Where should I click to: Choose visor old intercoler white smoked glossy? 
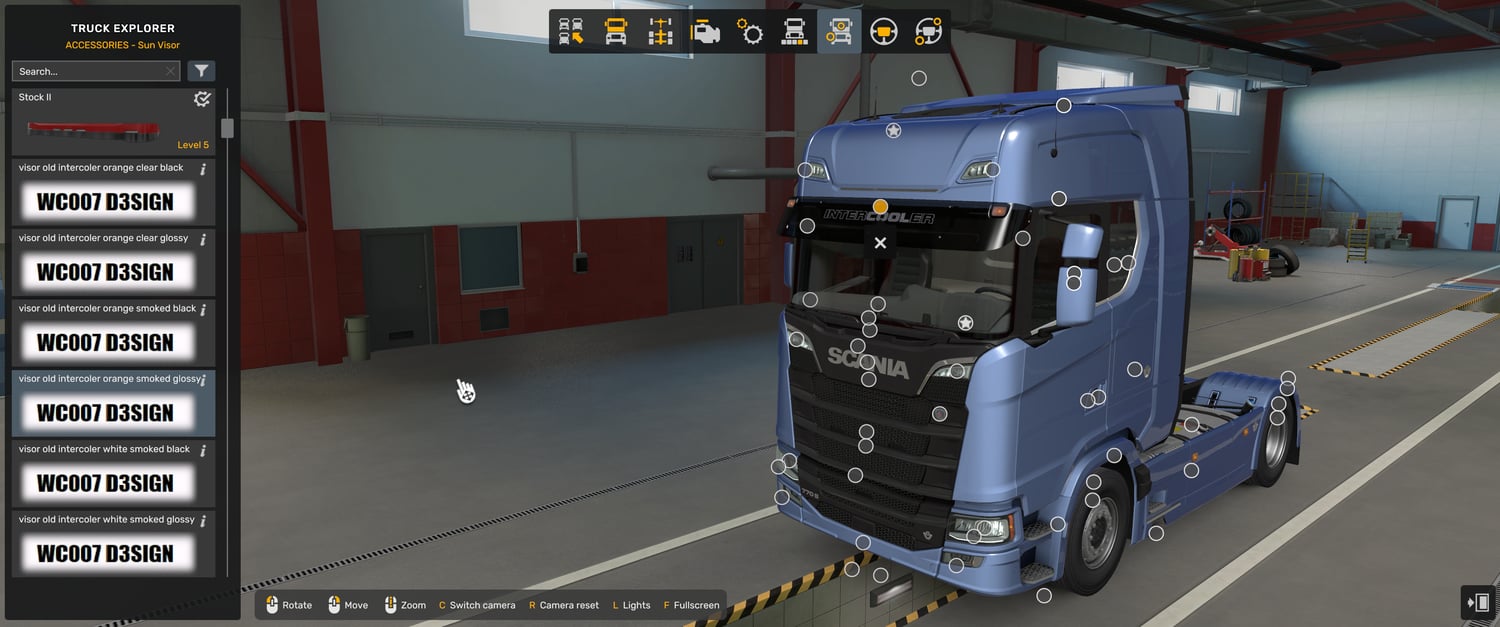(113, 543)
